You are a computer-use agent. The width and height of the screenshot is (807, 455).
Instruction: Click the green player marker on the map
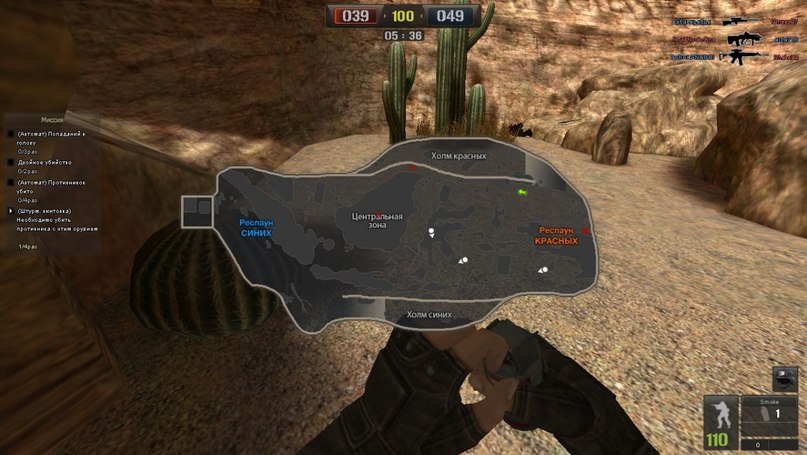point(521,190)
